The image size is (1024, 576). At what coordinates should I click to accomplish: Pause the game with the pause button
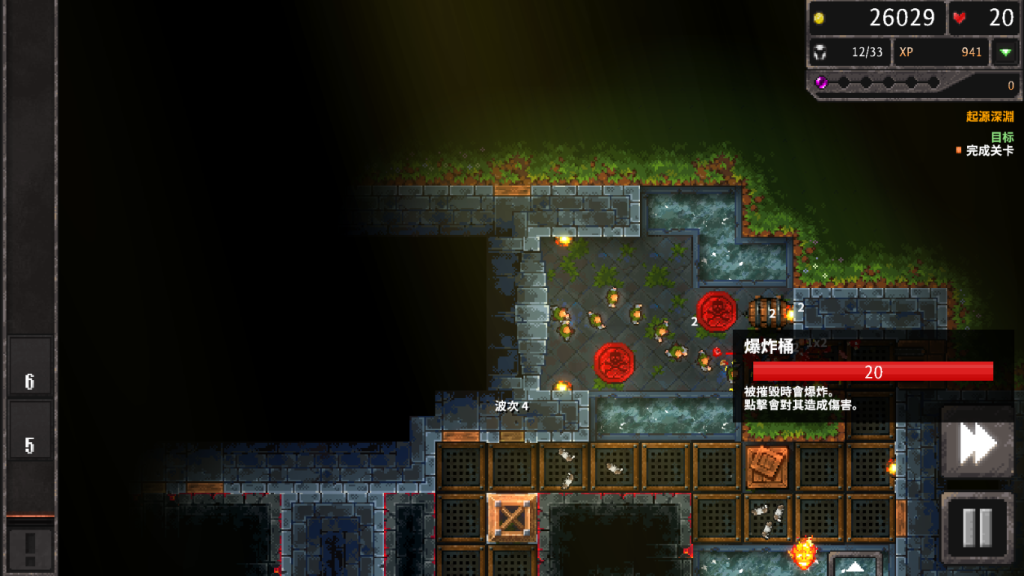pos(977,527)
